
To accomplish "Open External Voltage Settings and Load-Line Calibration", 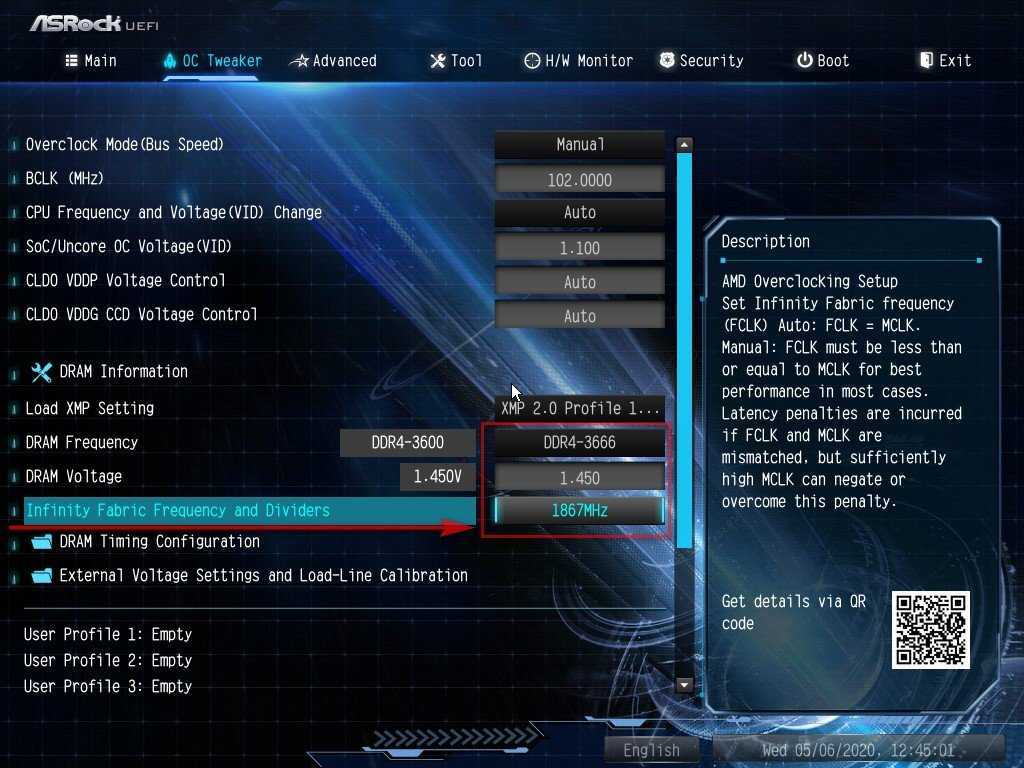I will (263, 576).
